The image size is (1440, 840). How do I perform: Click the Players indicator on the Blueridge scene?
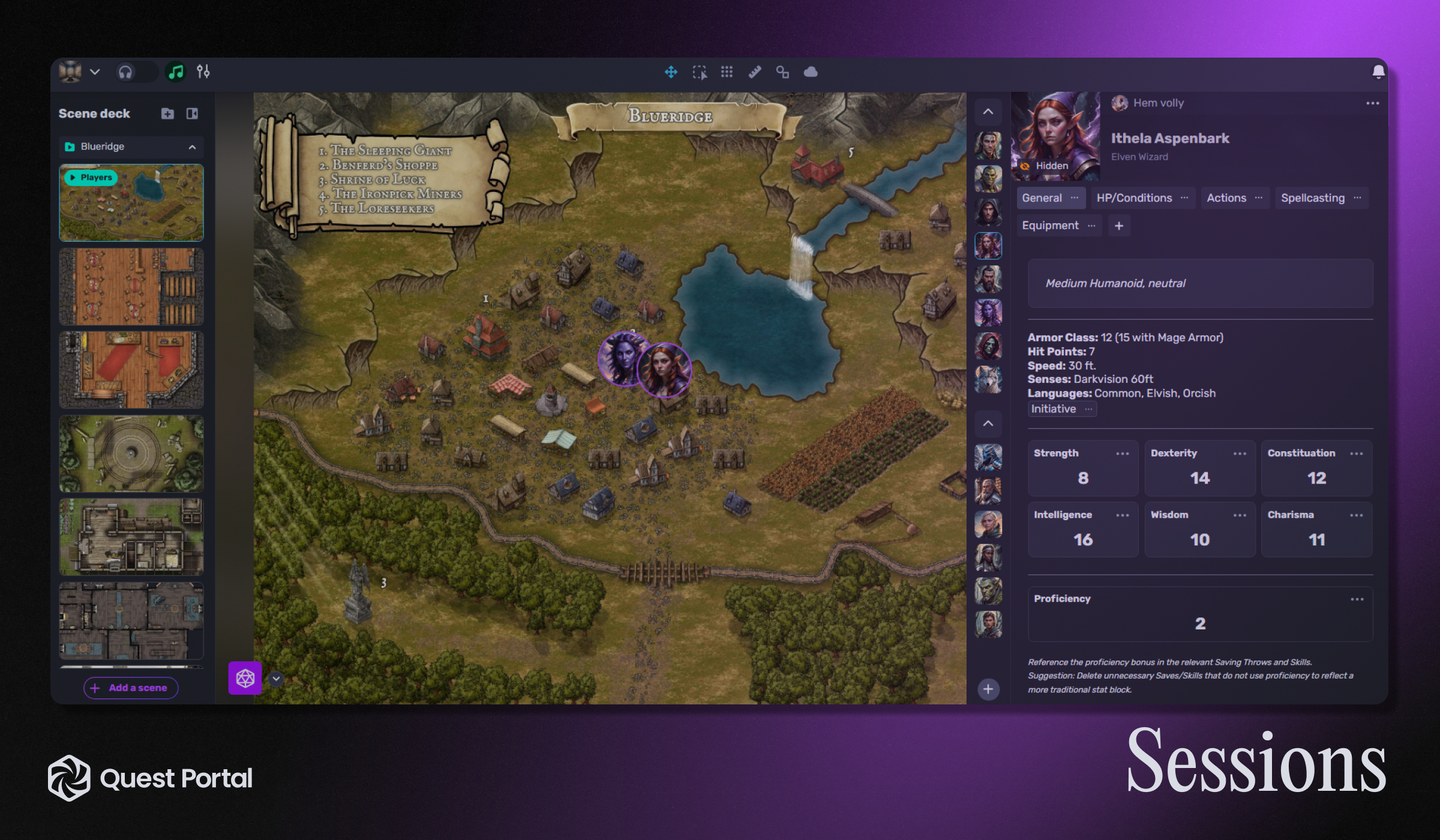(x=91, y=178)
